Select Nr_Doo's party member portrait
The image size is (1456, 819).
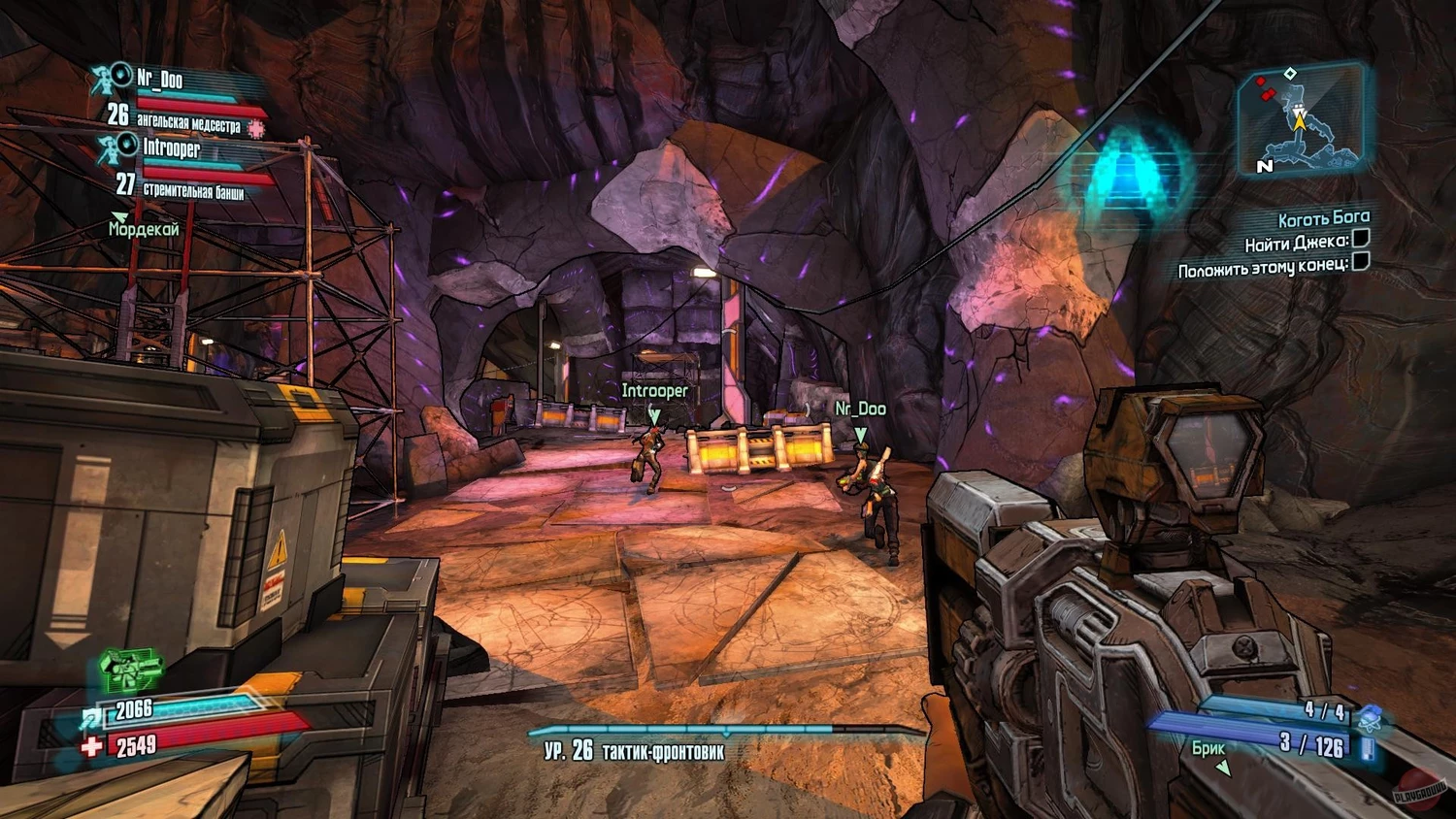point(114,78)
